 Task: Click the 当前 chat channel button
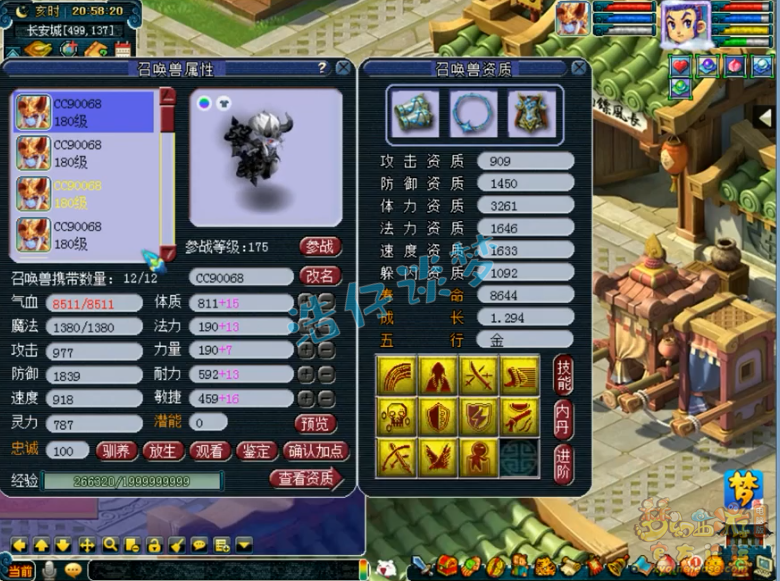pos(20,570)
